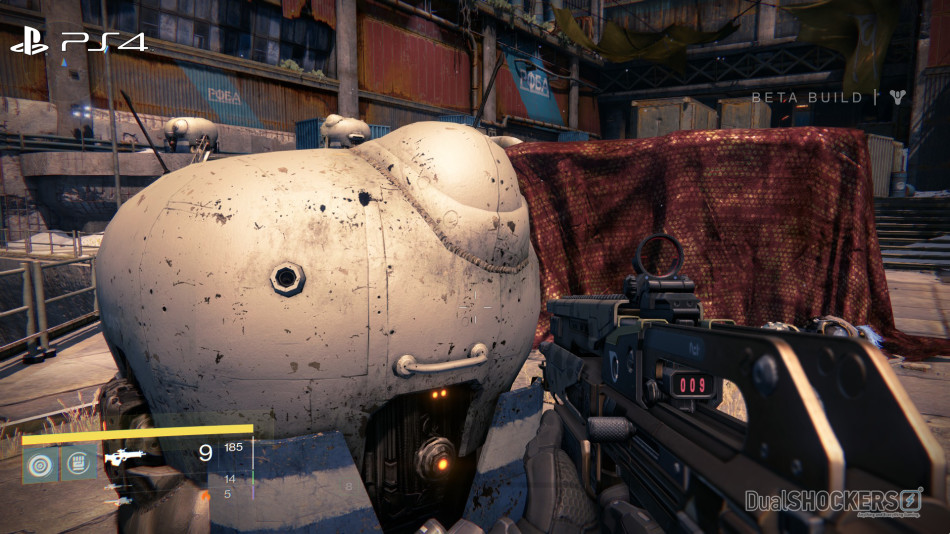Select the grenade ability icon

point(41,462)
